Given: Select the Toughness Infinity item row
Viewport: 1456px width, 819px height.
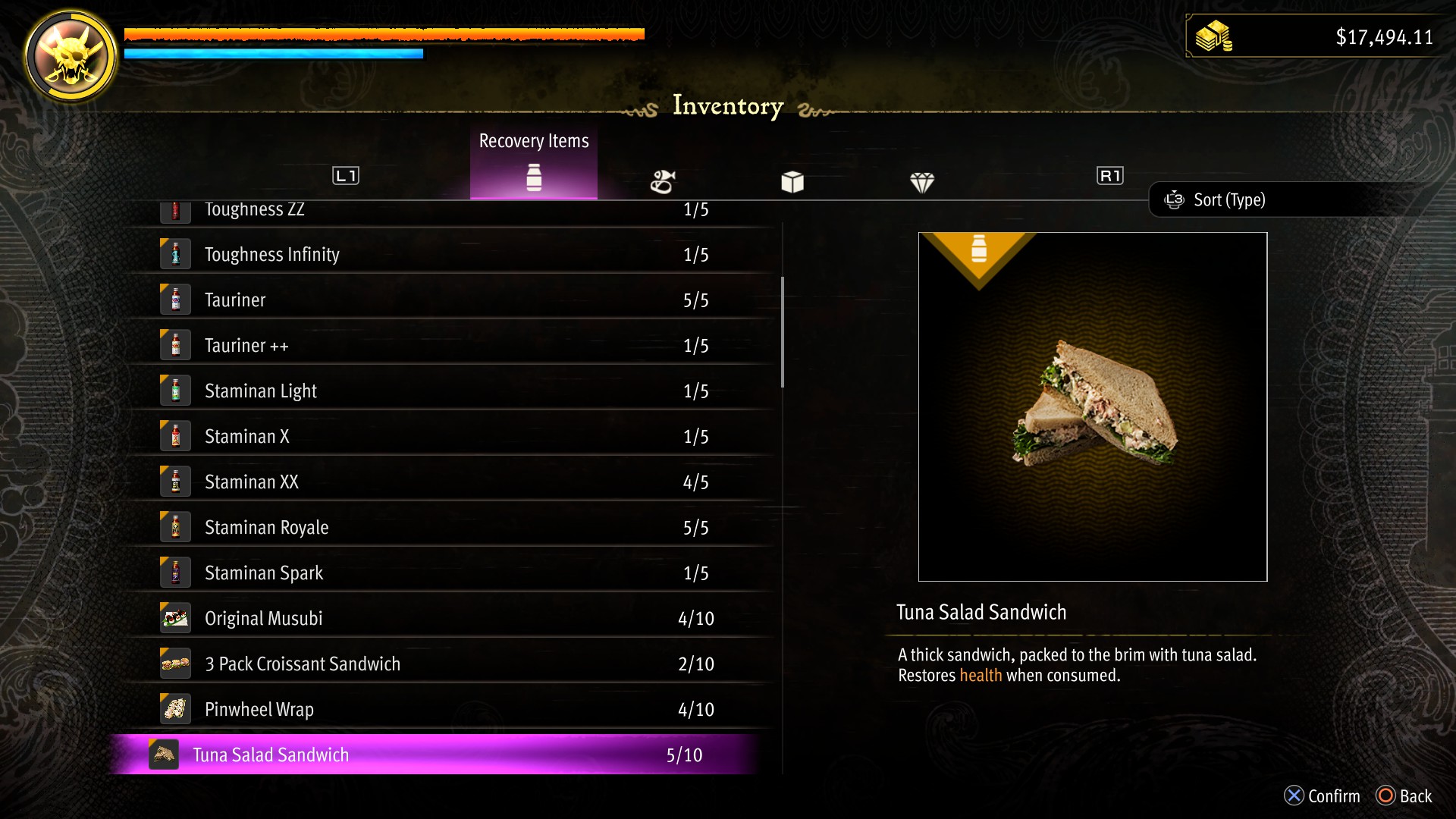Looking at the screenshot, I should [x=447, y=255].
